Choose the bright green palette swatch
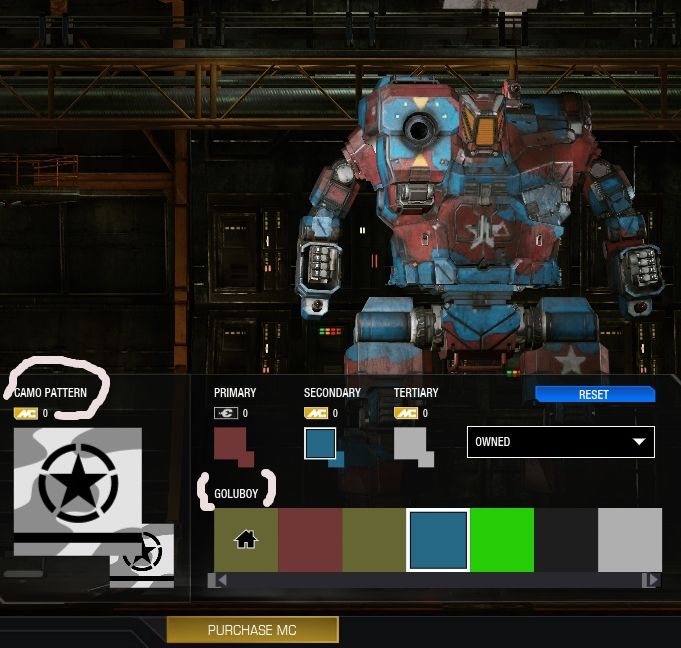The width and height of the screenshot is (681, 648). pos(502,540)
